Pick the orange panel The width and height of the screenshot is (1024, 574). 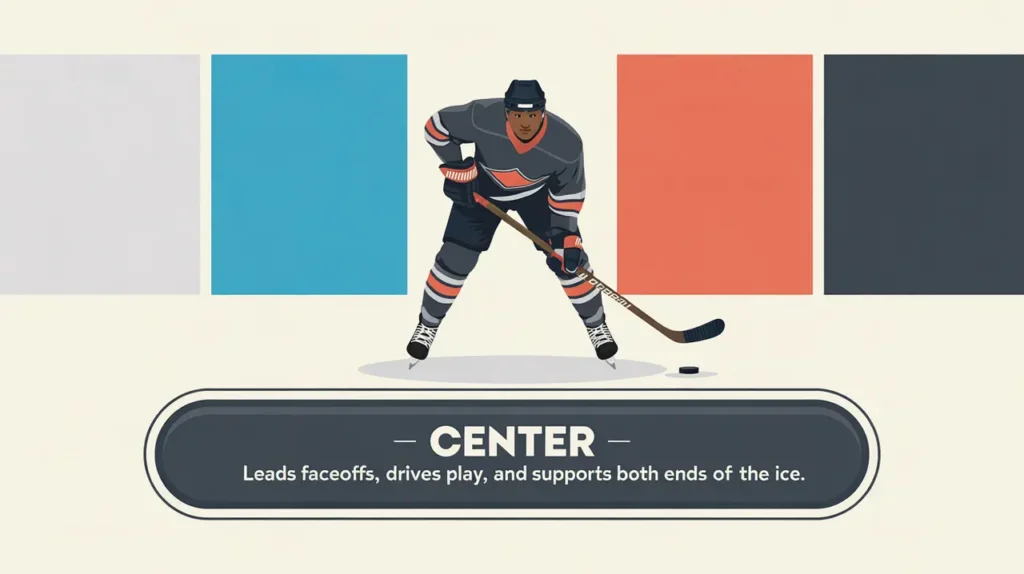[714, 174]
